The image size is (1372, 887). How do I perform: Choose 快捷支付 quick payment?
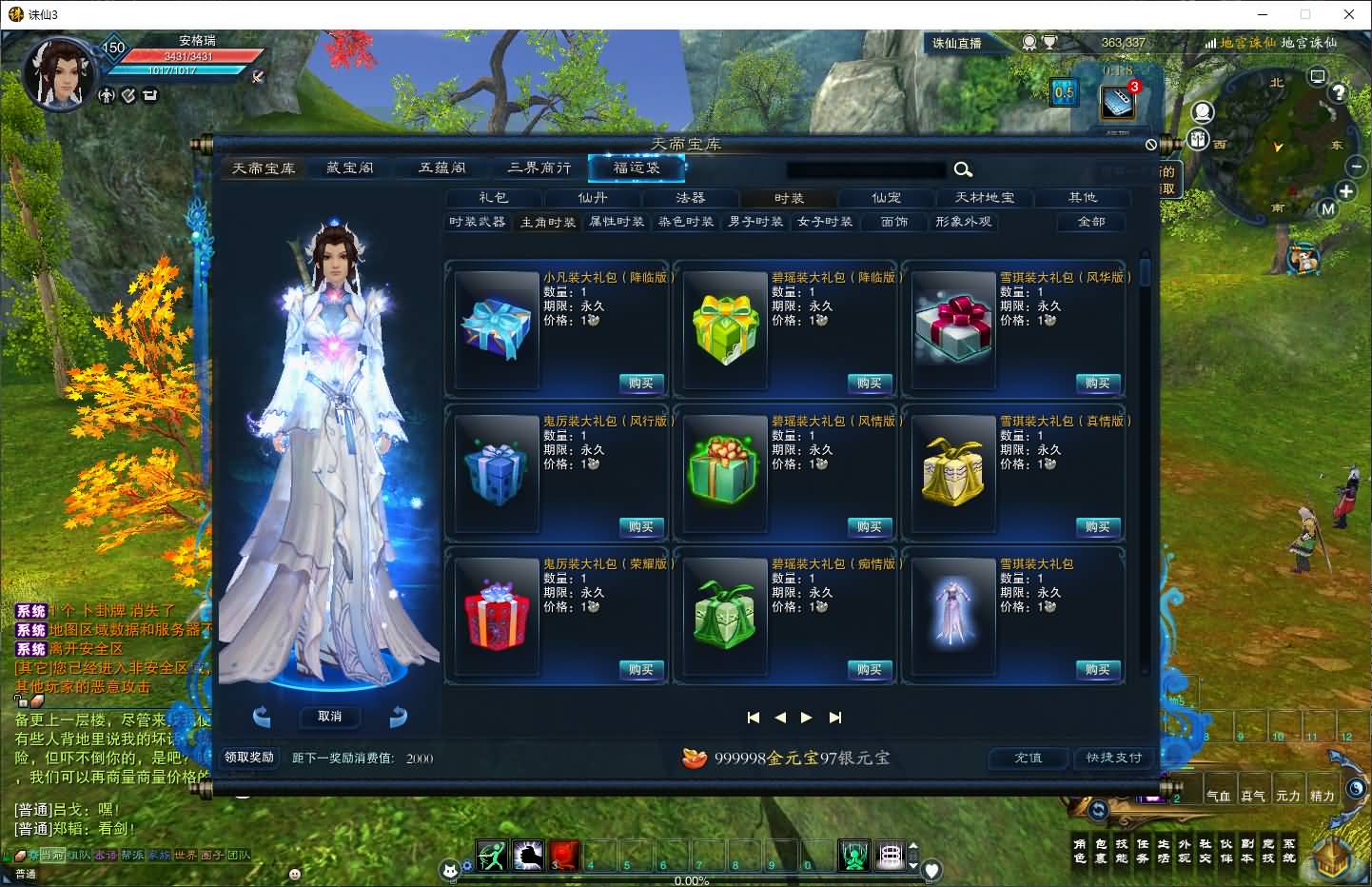point(1113,758)
